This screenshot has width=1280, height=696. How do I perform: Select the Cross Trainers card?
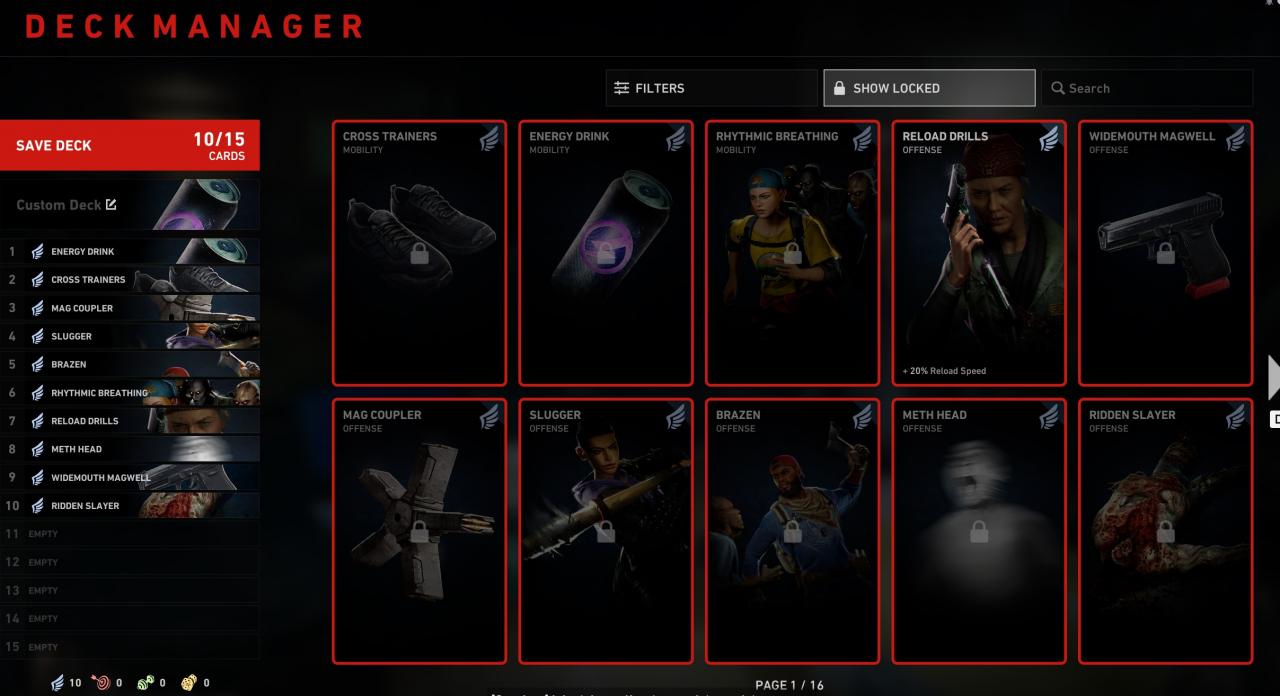point(419,253)
